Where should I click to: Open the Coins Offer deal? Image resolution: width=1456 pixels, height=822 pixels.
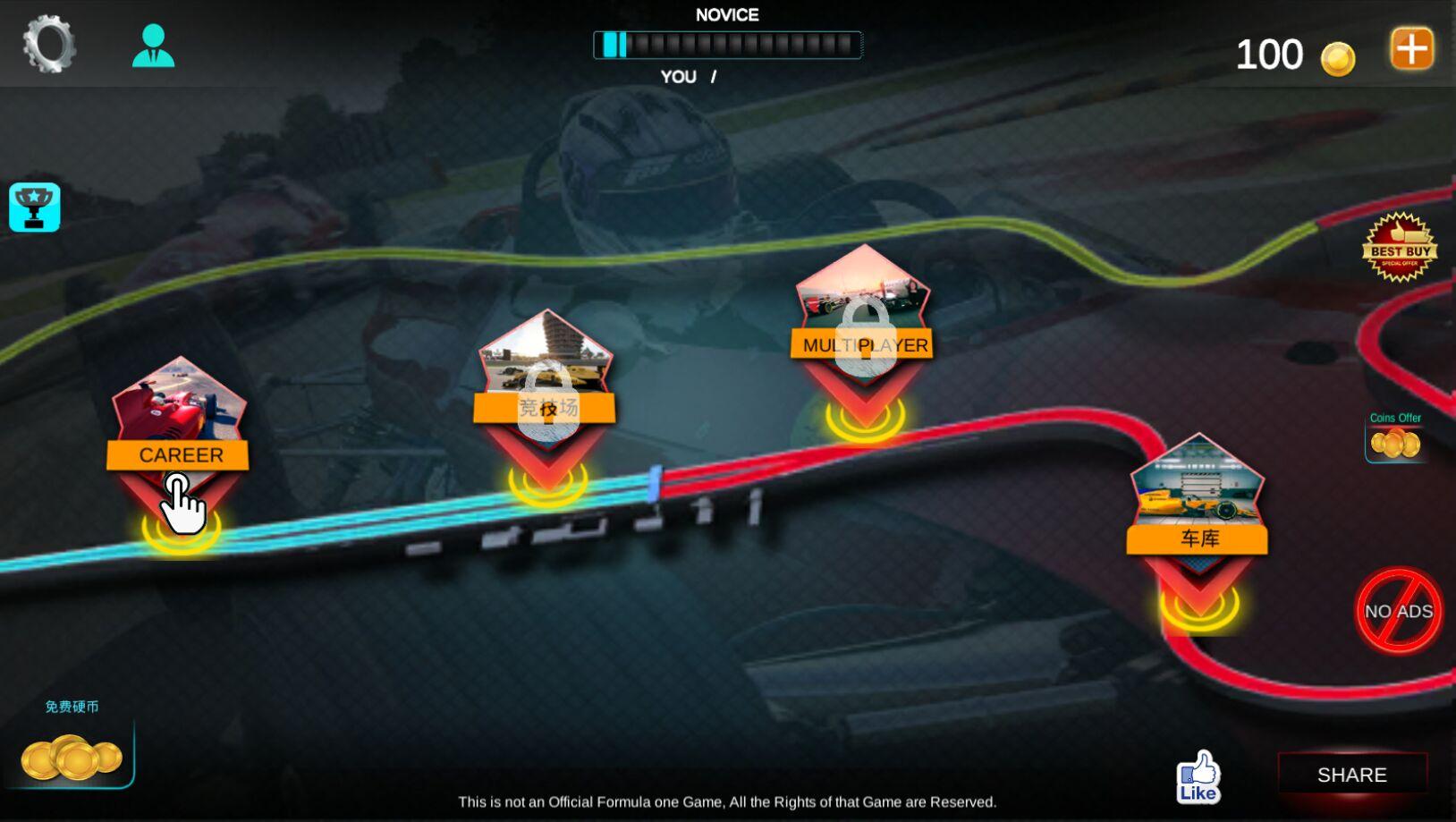coord(1395,438)
